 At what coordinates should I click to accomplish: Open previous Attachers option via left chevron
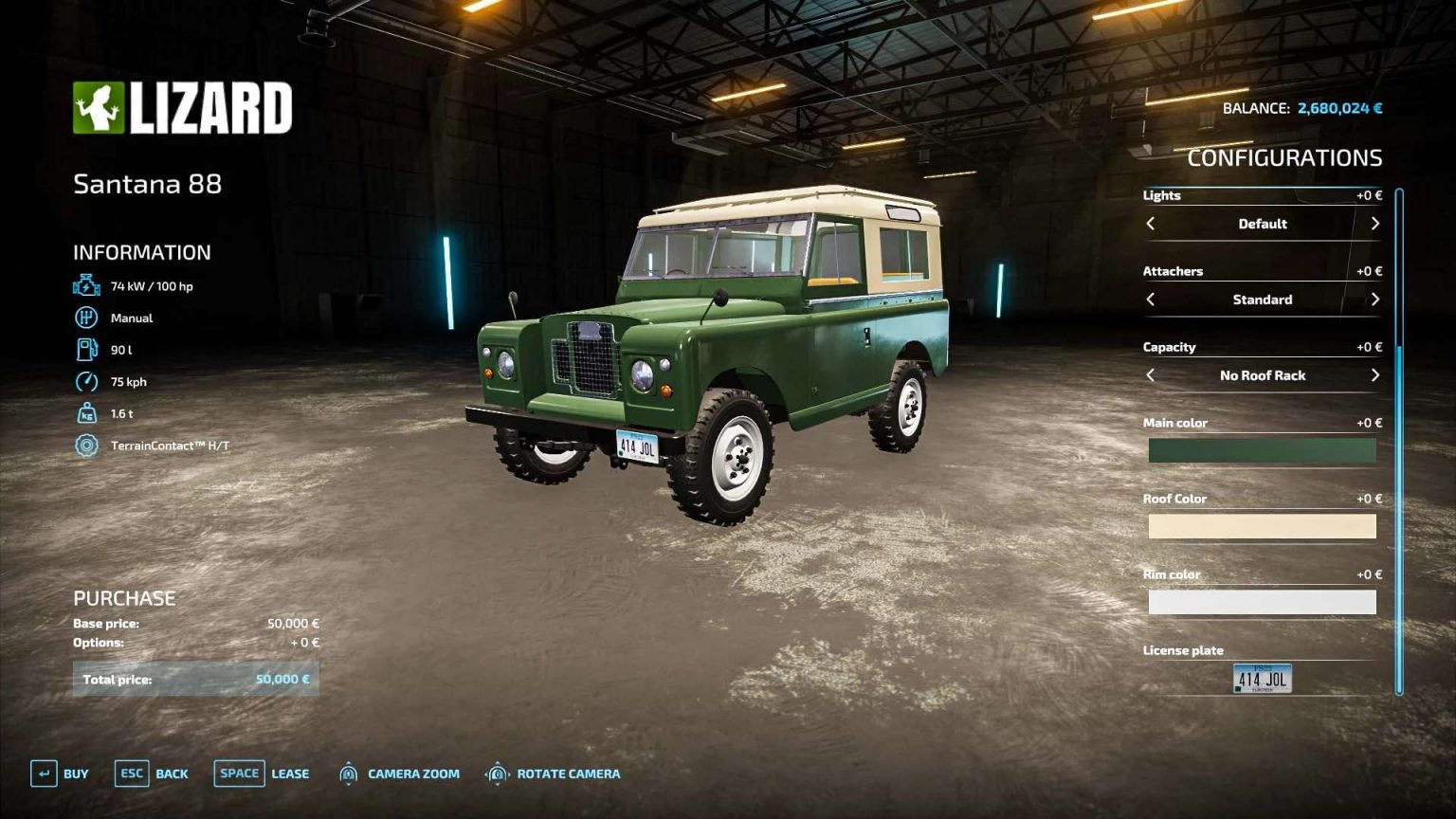1150,300
